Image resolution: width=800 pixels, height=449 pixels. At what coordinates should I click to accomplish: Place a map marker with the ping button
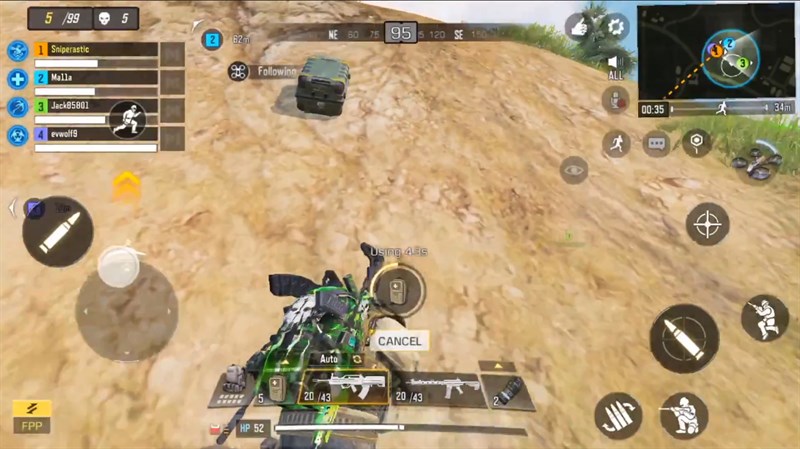[696, 143]
